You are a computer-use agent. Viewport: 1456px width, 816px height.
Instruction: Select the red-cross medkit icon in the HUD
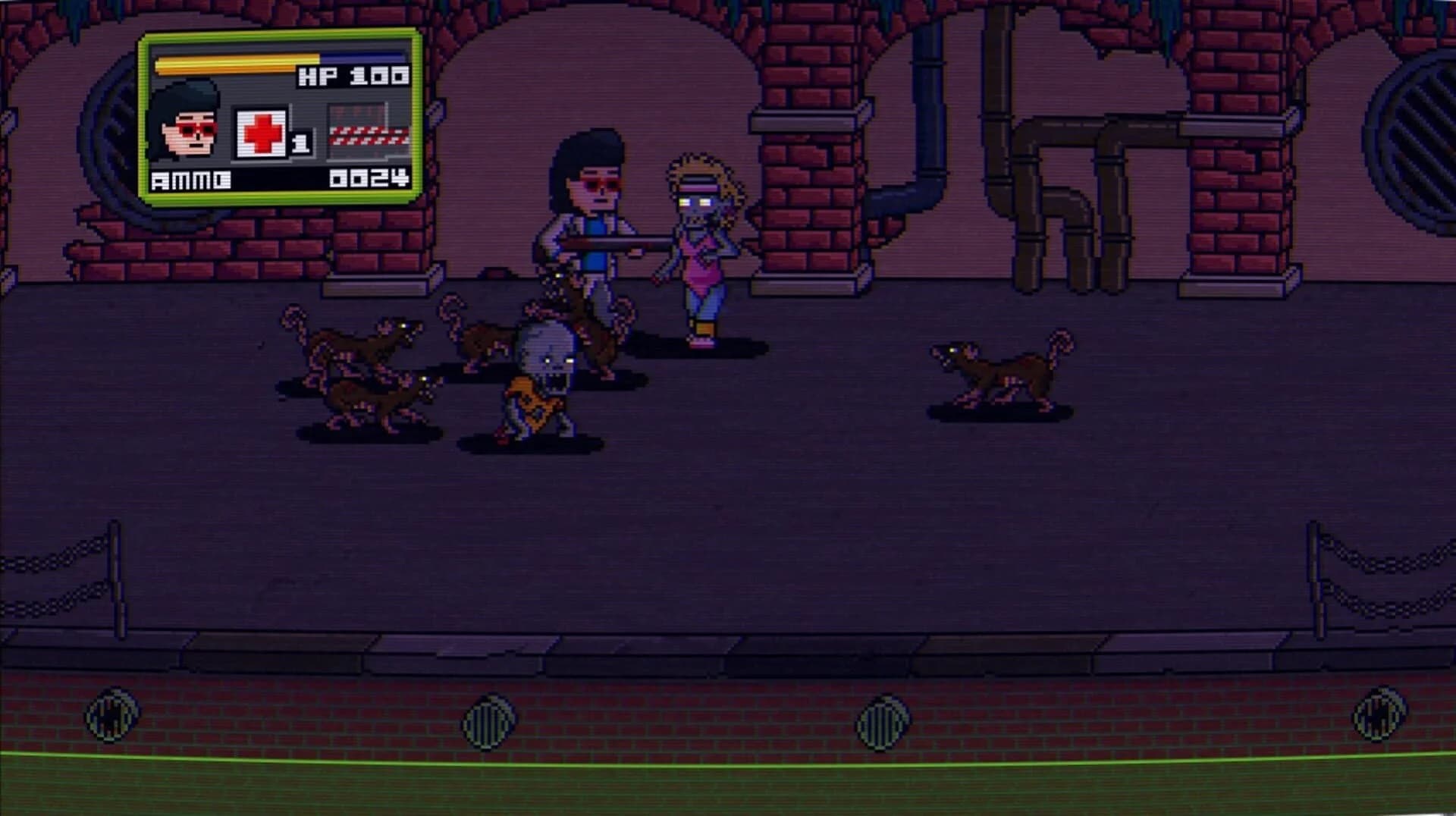click(262, 133)
